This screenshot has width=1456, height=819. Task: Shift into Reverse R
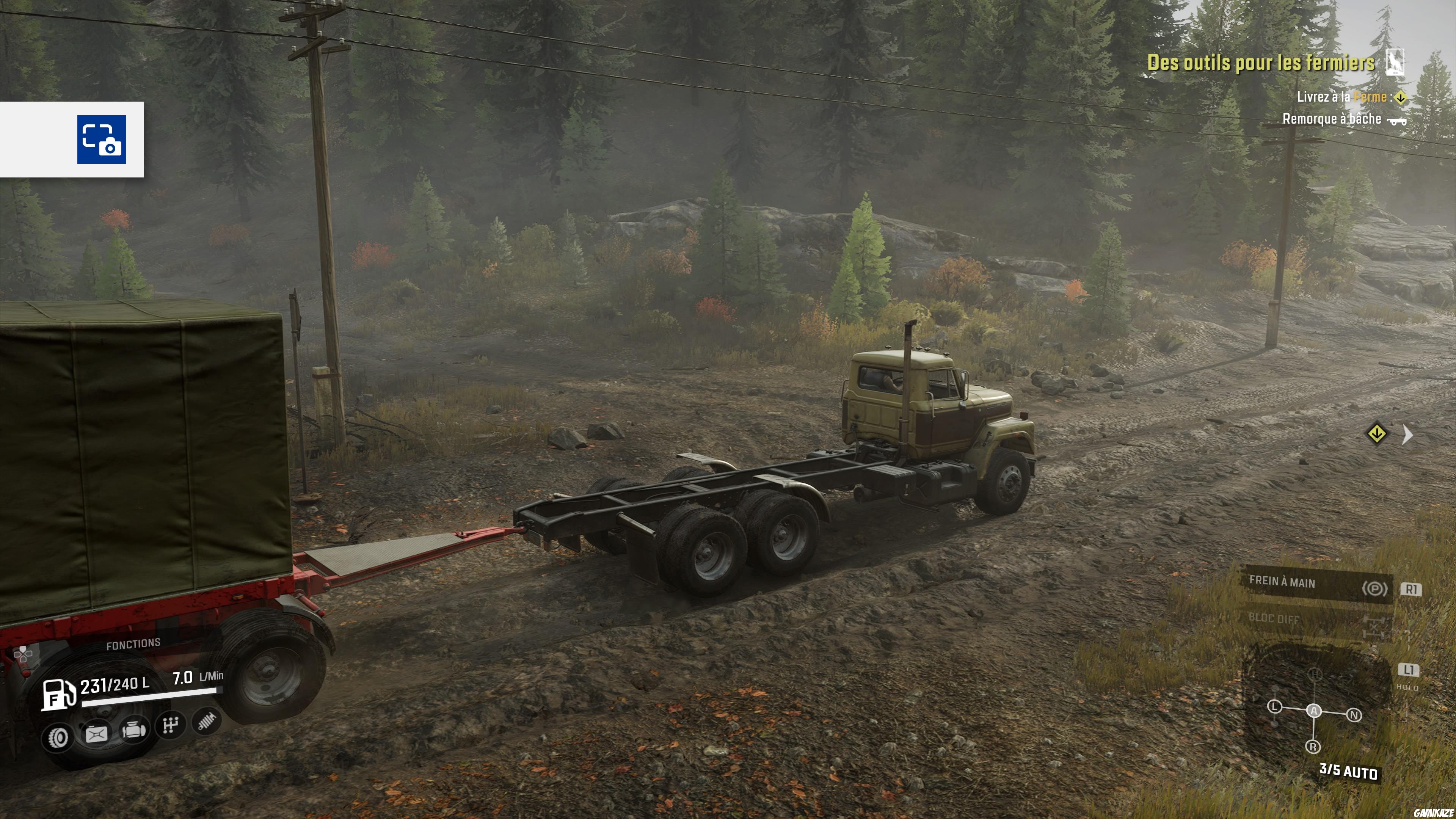pyautogui.click(x=1312, y=747)
